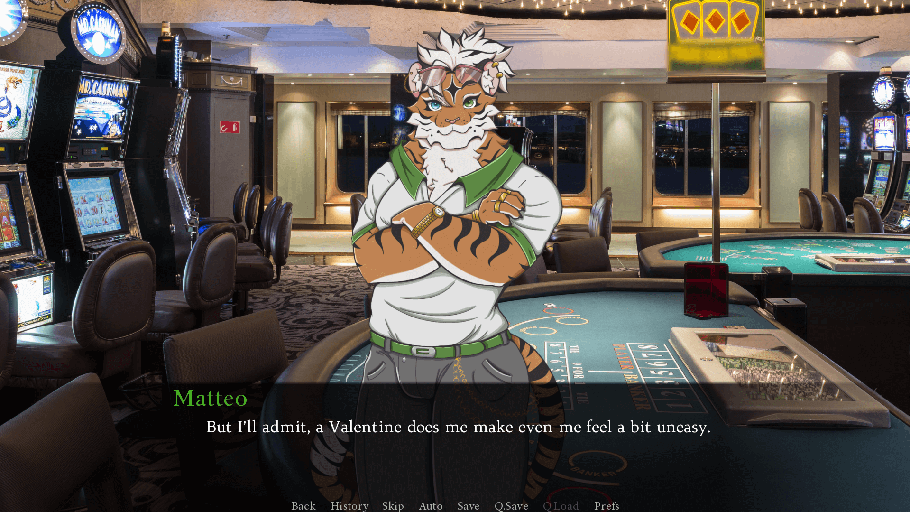The image size is (910, 512).
Task: Open the Save menu
Action: pos(468,506)
